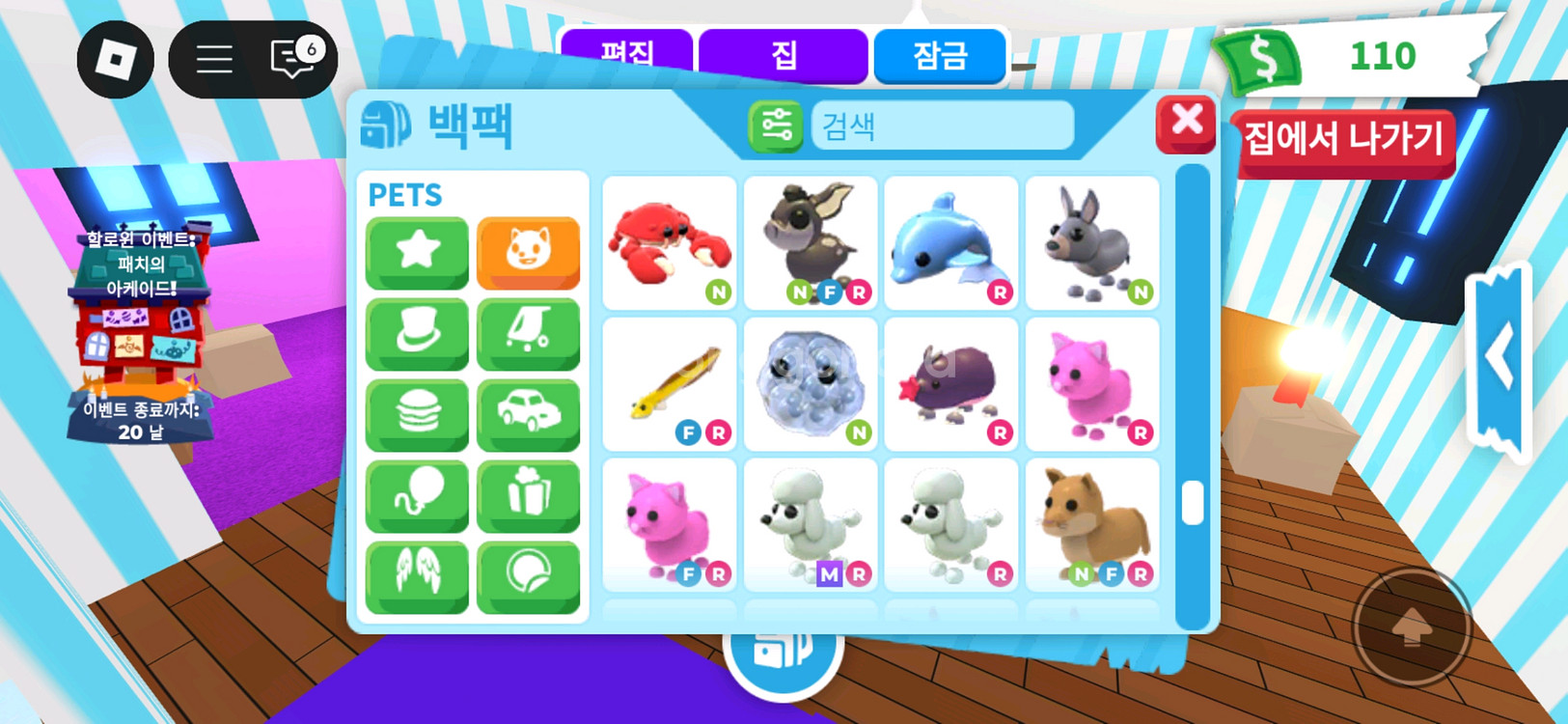The height and width of the screenshot is (724, 1568).
Task: Click the backpack search field
Action: [942, 125]
